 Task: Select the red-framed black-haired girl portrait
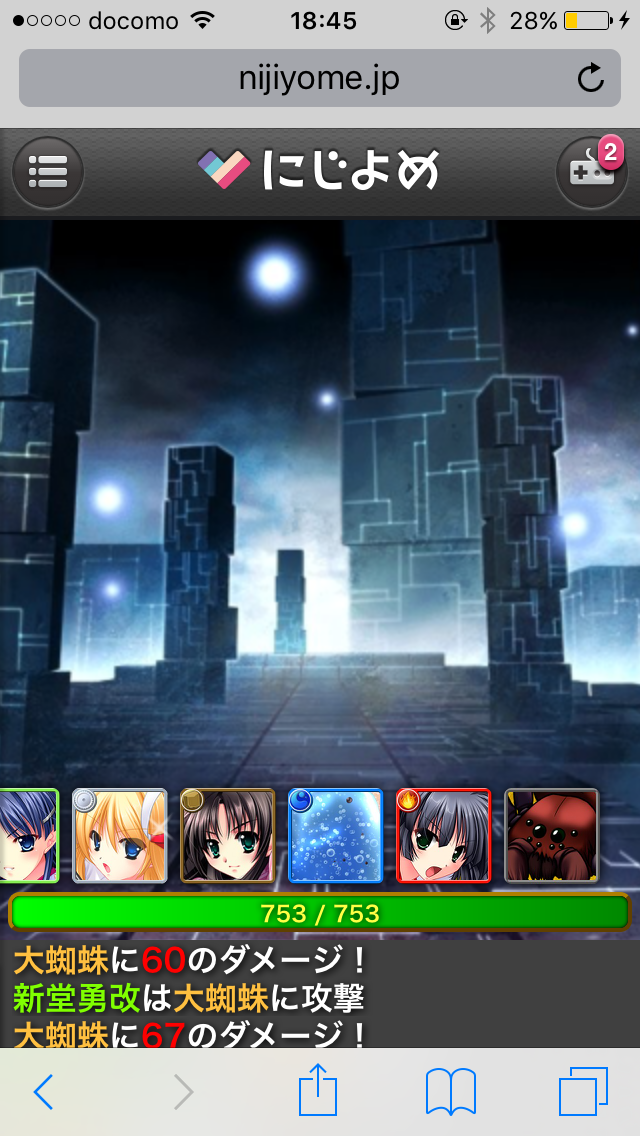(x=443, y=836)
